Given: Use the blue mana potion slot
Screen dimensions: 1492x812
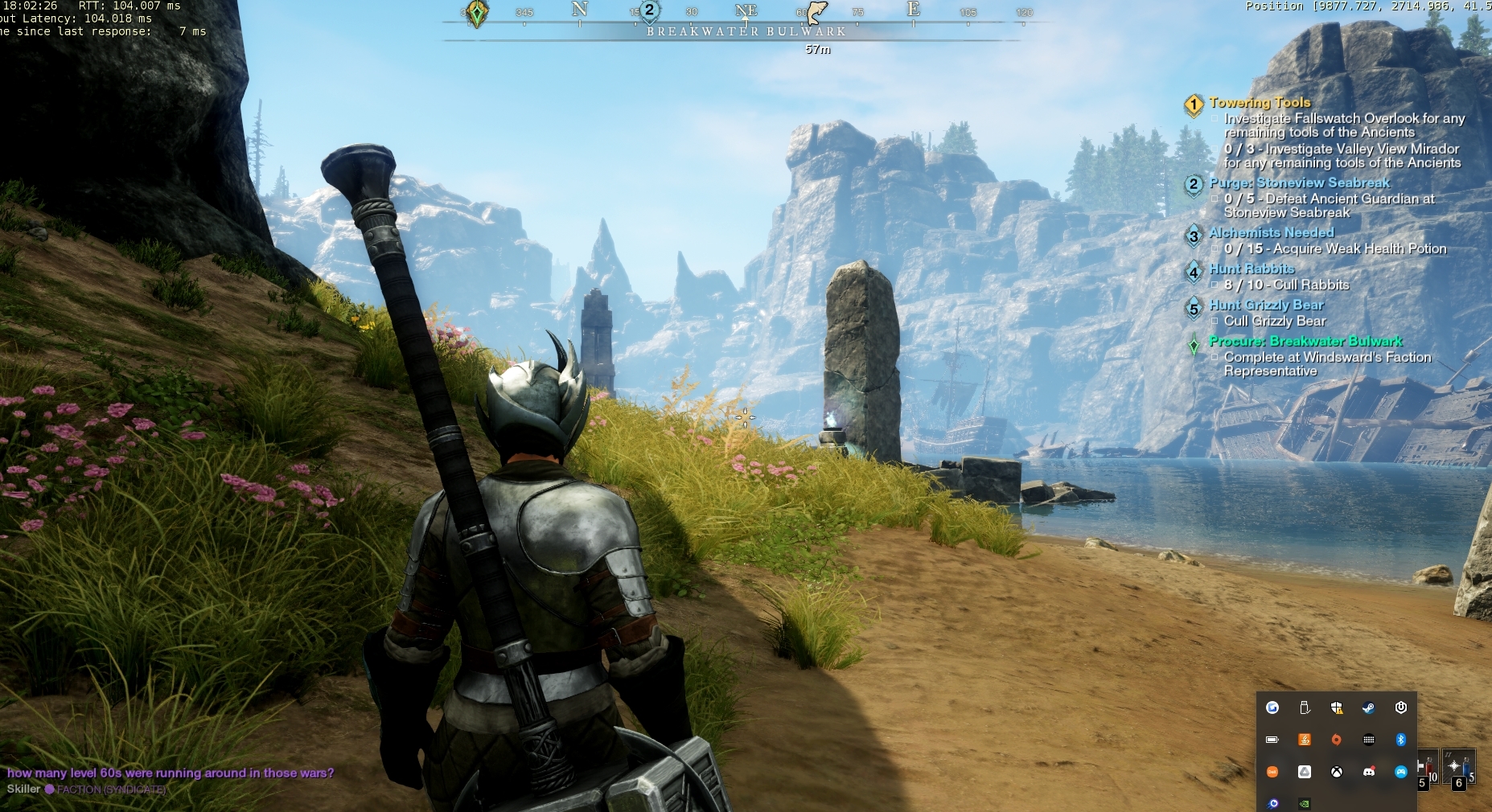Looking at the screenshot, I should click(1457, 768).
